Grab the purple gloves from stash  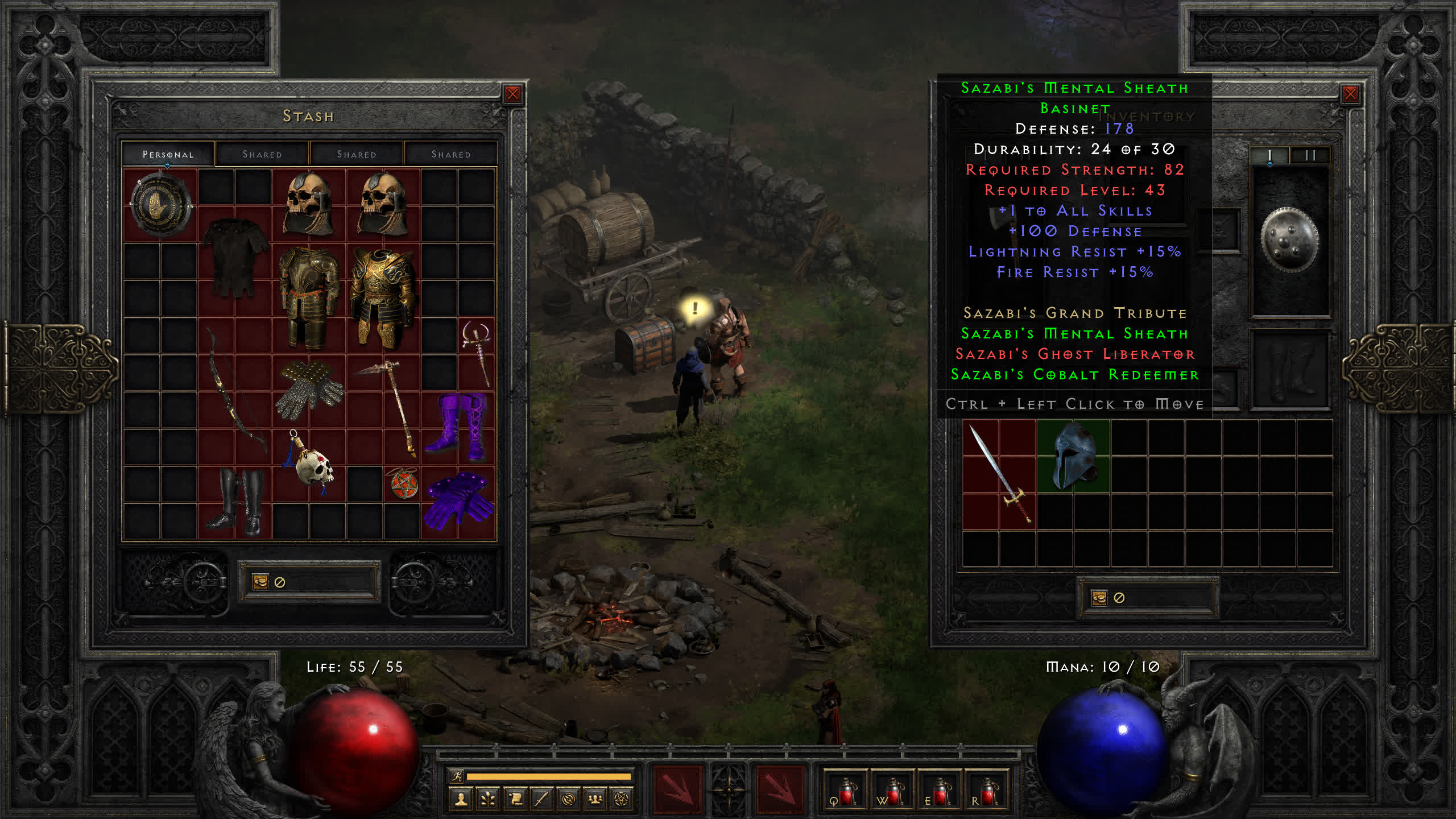point(458,502)
